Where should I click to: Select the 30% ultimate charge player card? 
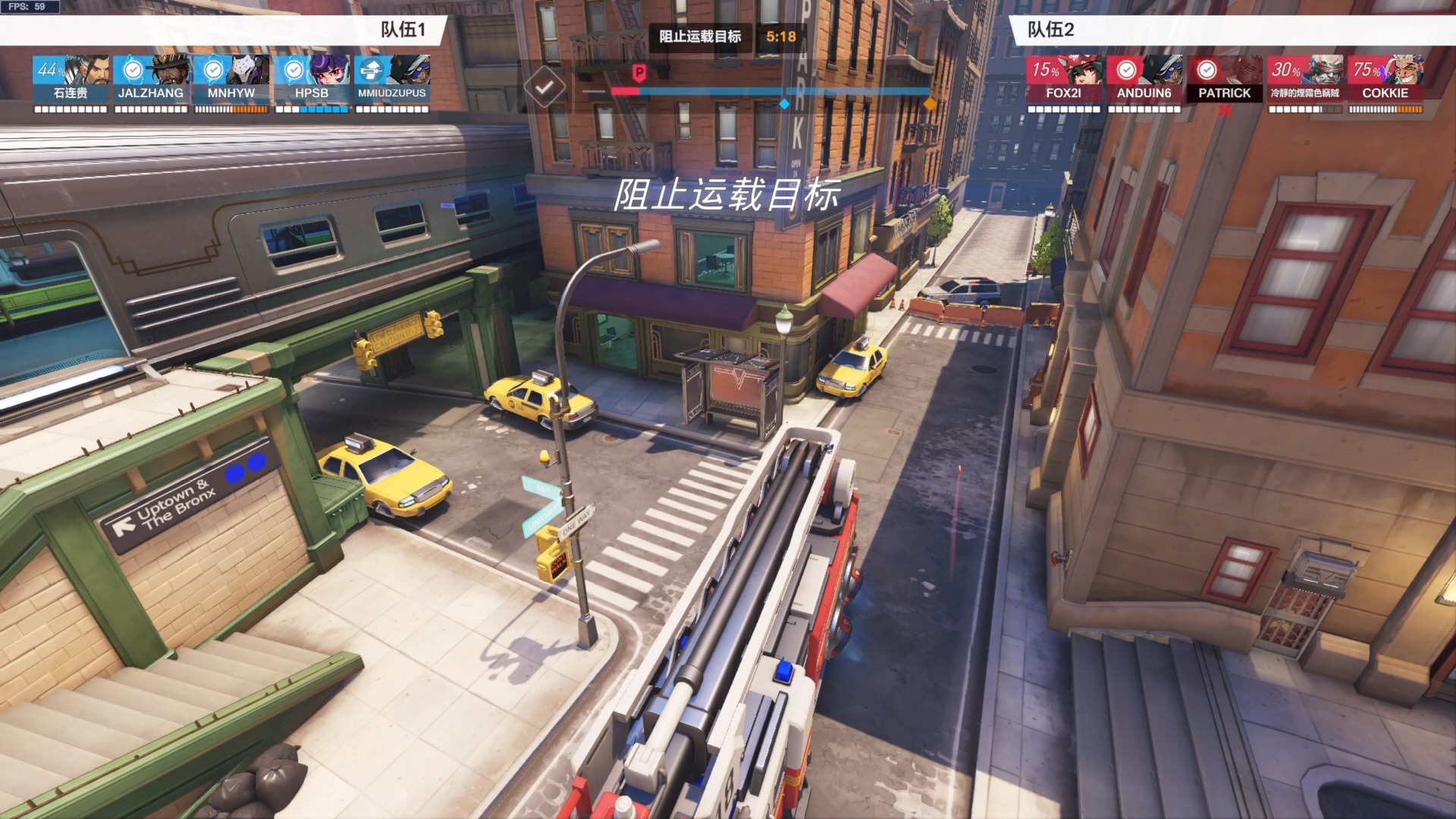(x=1305, y=79)
